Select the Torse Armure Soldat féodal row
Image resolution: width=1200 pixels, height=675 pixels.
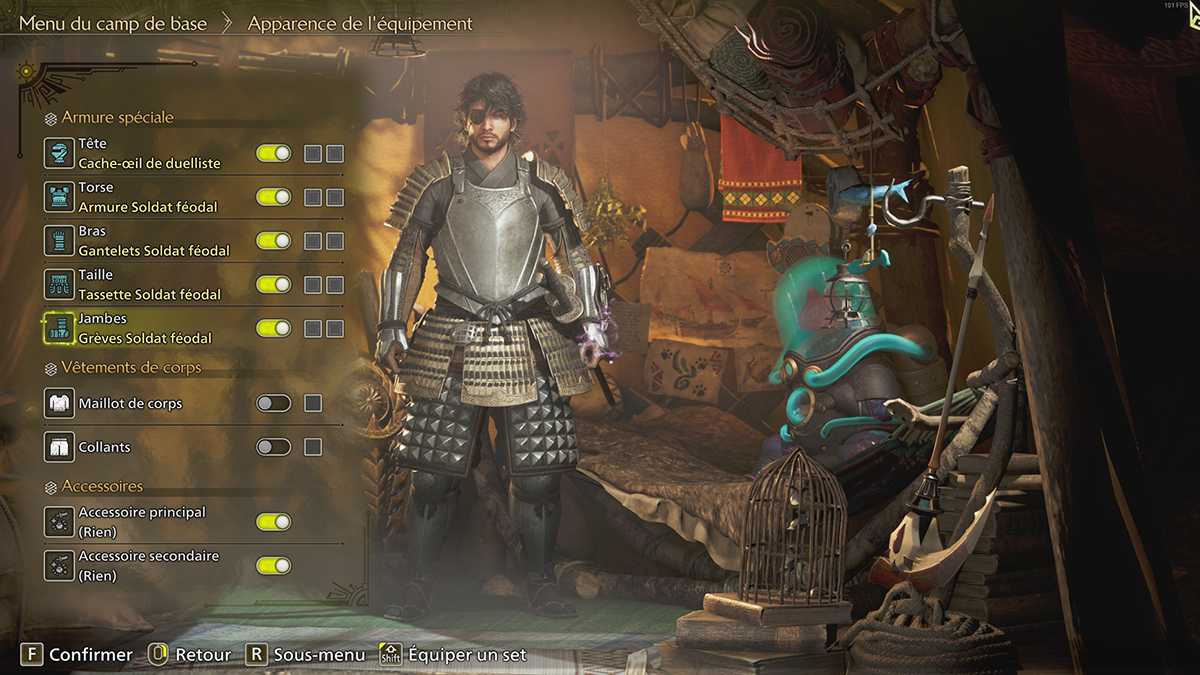click(148, 197)
